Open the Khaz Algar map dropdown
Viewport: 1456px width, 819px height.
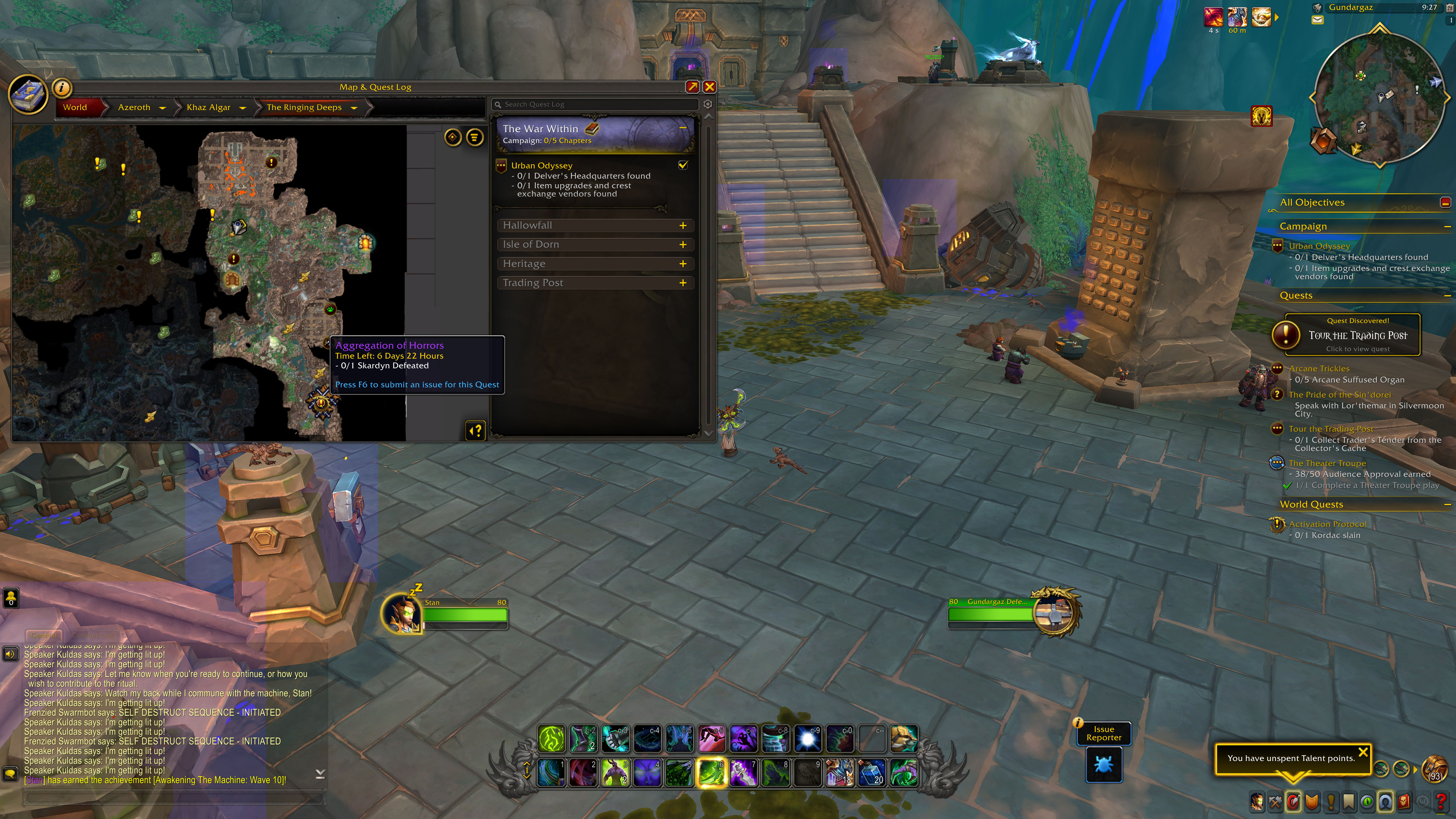(243, 108)
